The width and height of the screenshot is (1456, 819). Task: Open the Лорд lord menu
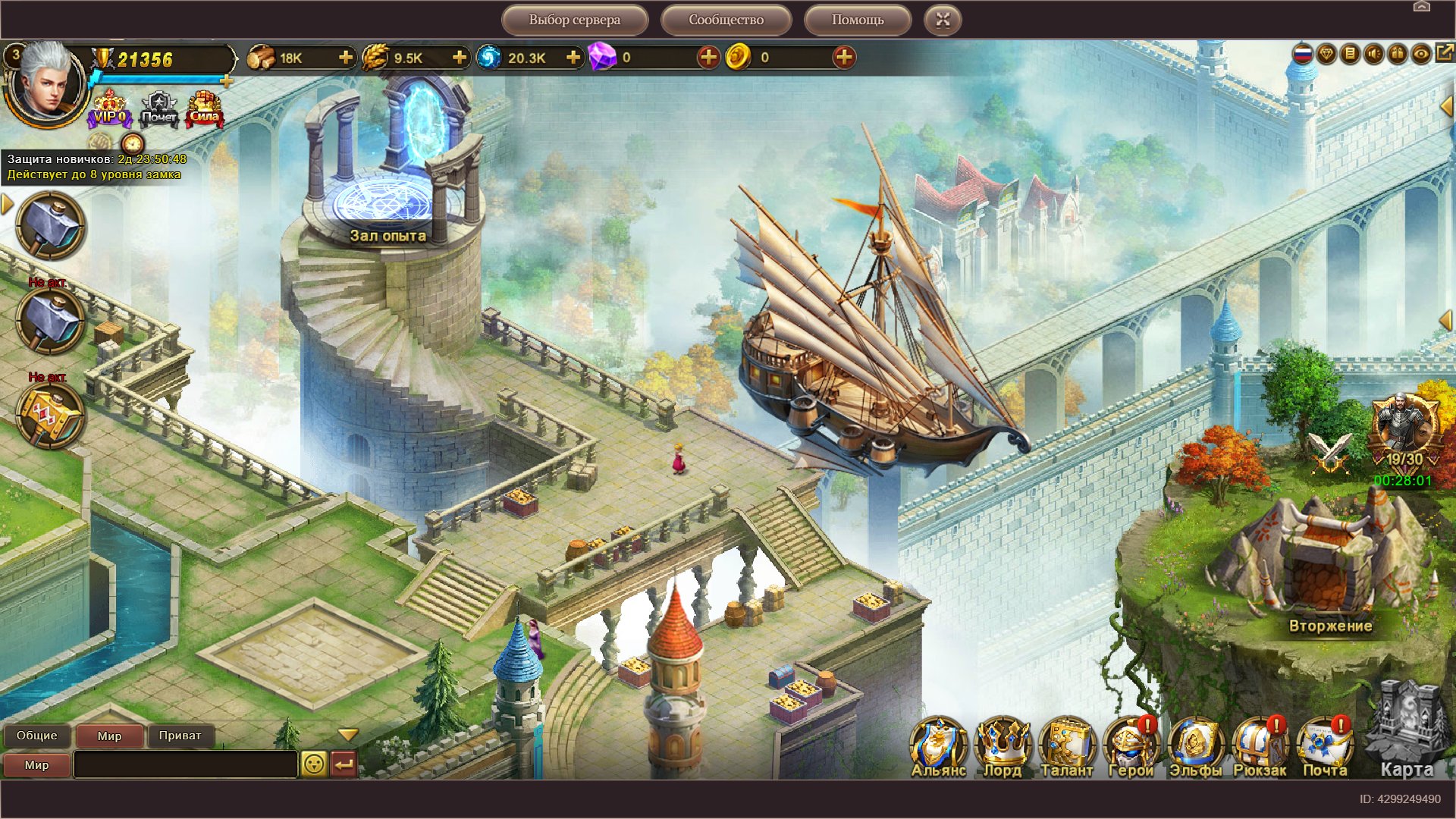click(1003, 747)
